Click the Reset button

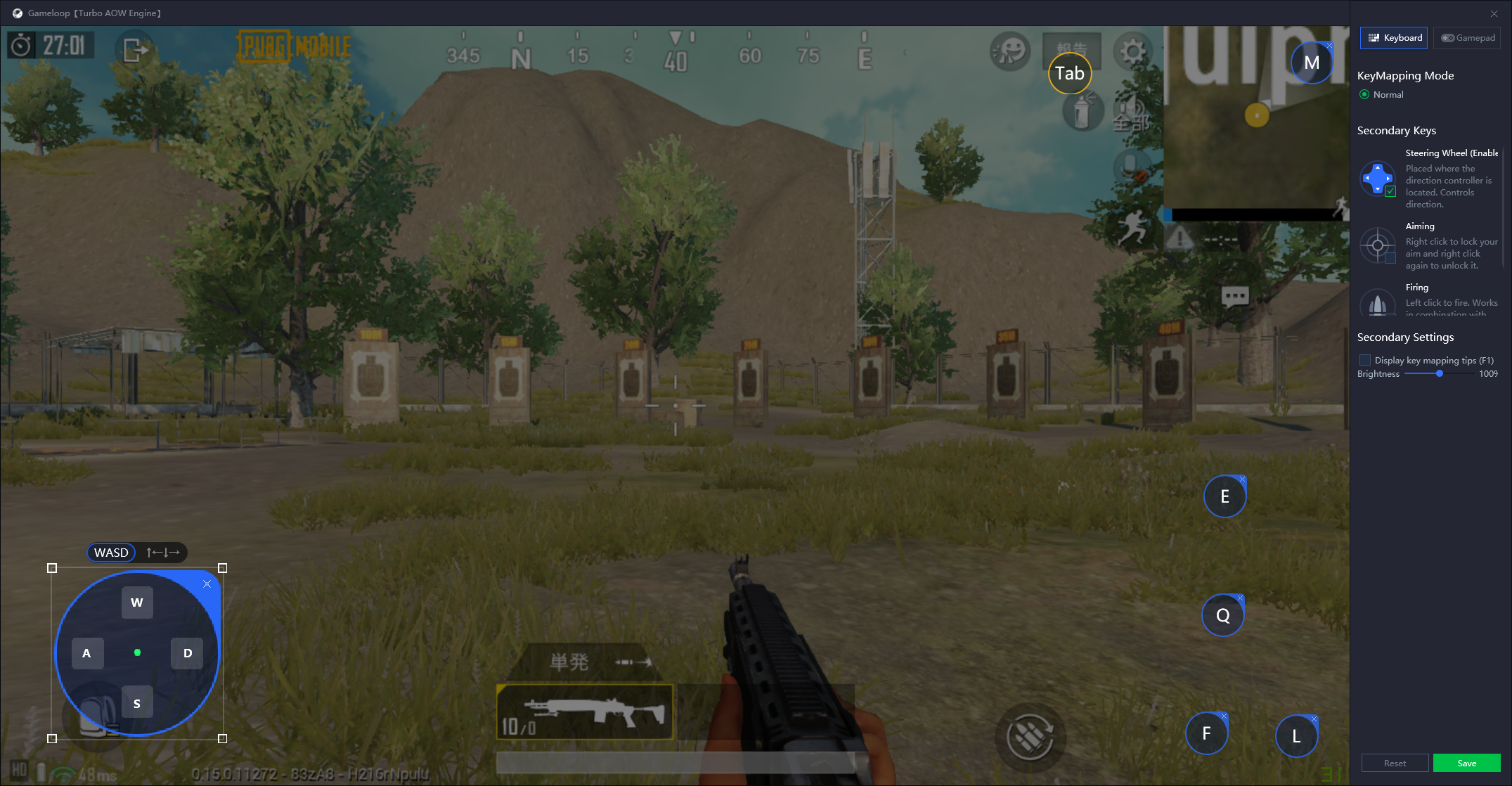coord(1395,762)
